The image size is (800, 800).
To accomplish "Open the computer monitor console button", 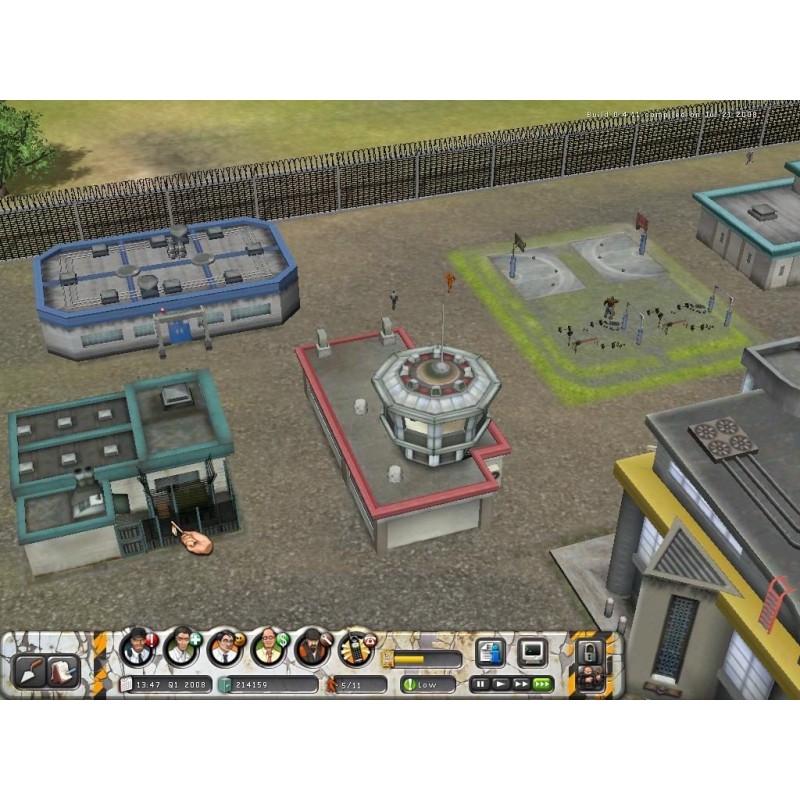I will (531, 654).
